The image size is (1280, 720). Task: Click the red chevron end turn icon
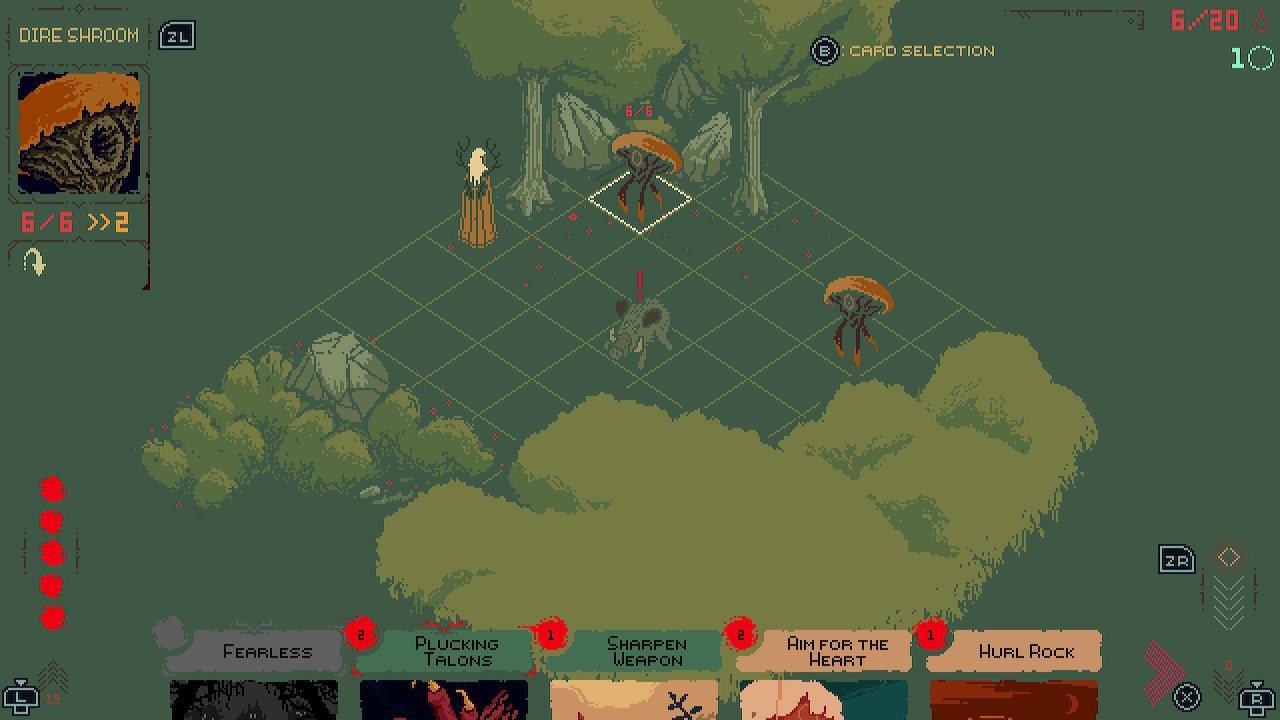click(1161, 667)
